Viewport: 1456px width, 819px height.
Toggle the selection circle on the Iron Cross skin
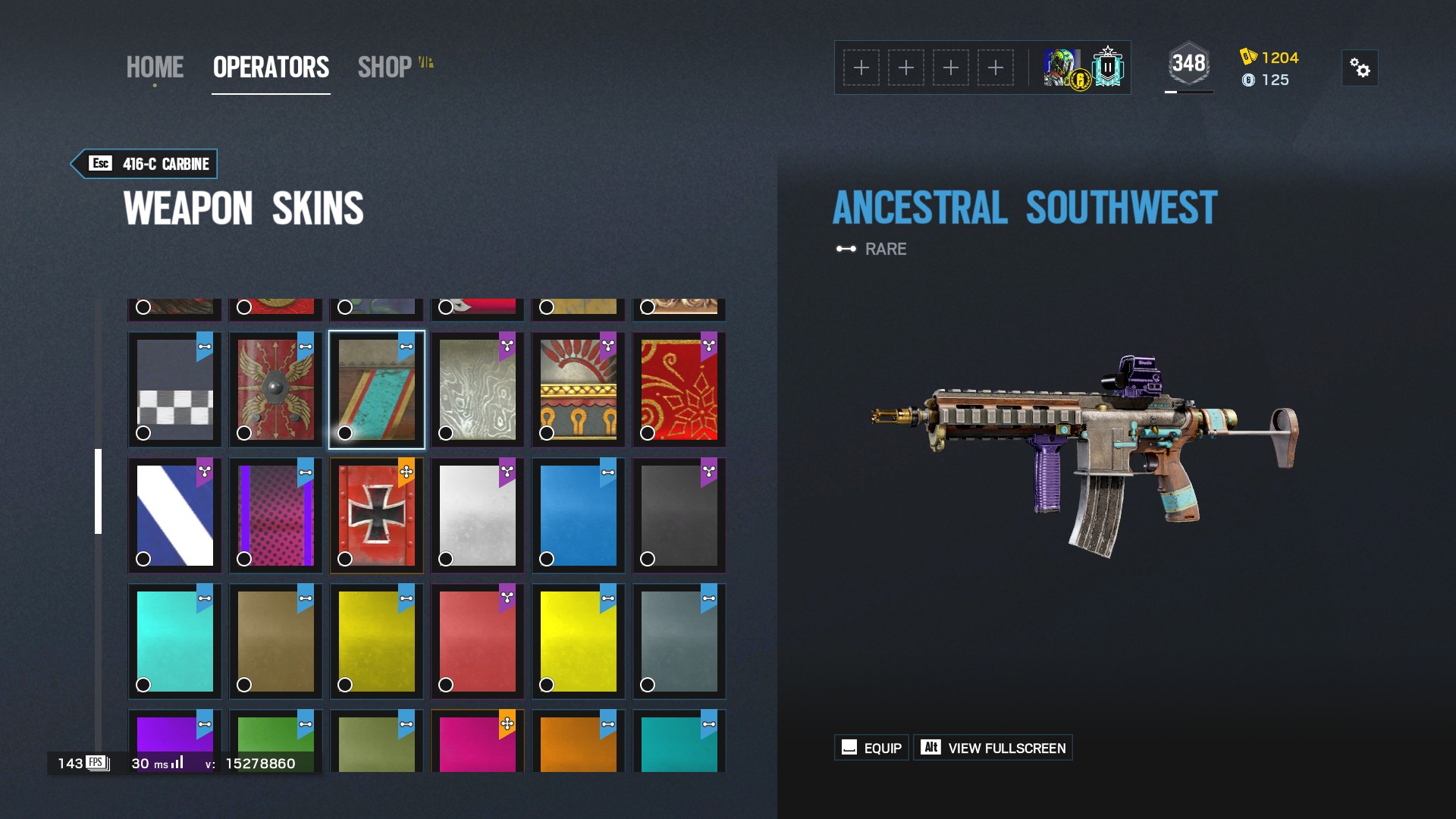(x=344, y=559)
